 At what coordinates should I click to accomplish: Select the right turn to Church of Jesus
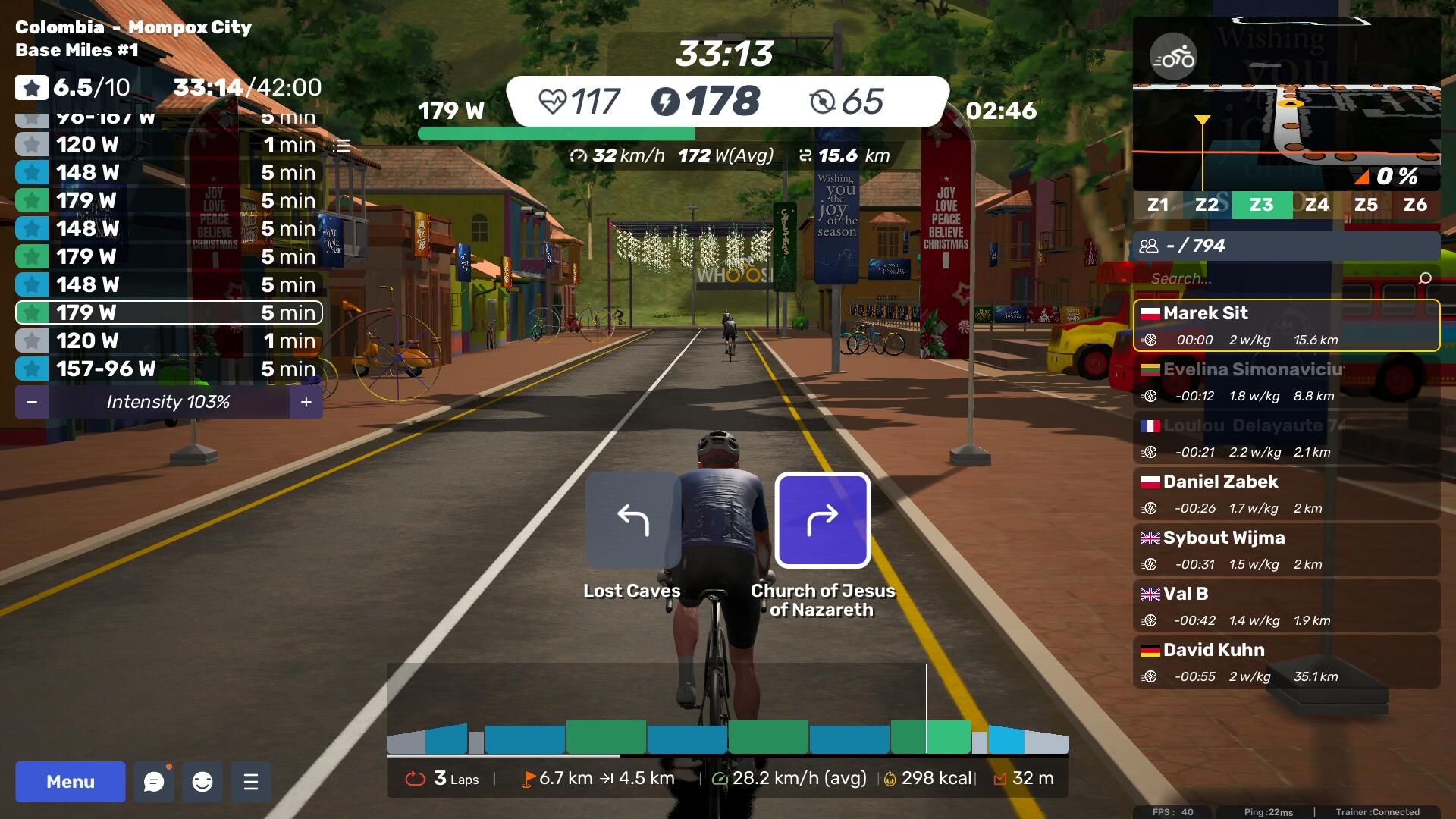tap(823, 520)
